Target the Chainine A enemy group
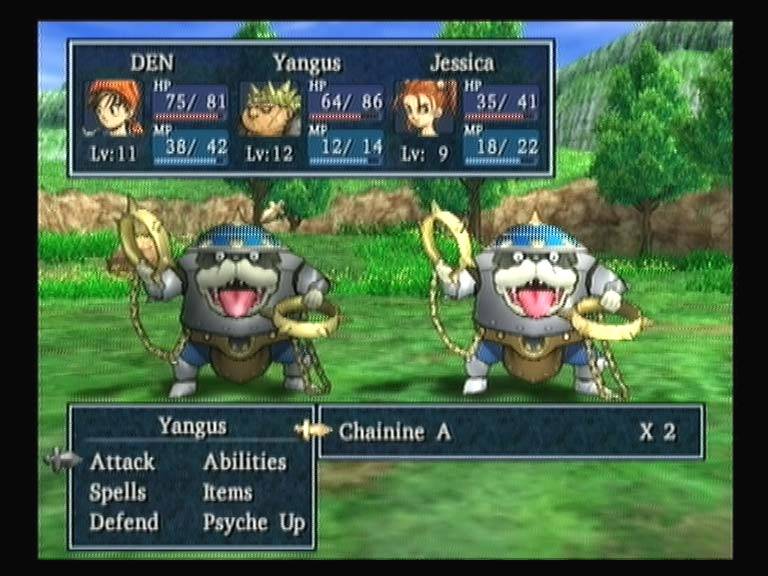Viewport: 768px width, 576px height. [x=394, y=432]
